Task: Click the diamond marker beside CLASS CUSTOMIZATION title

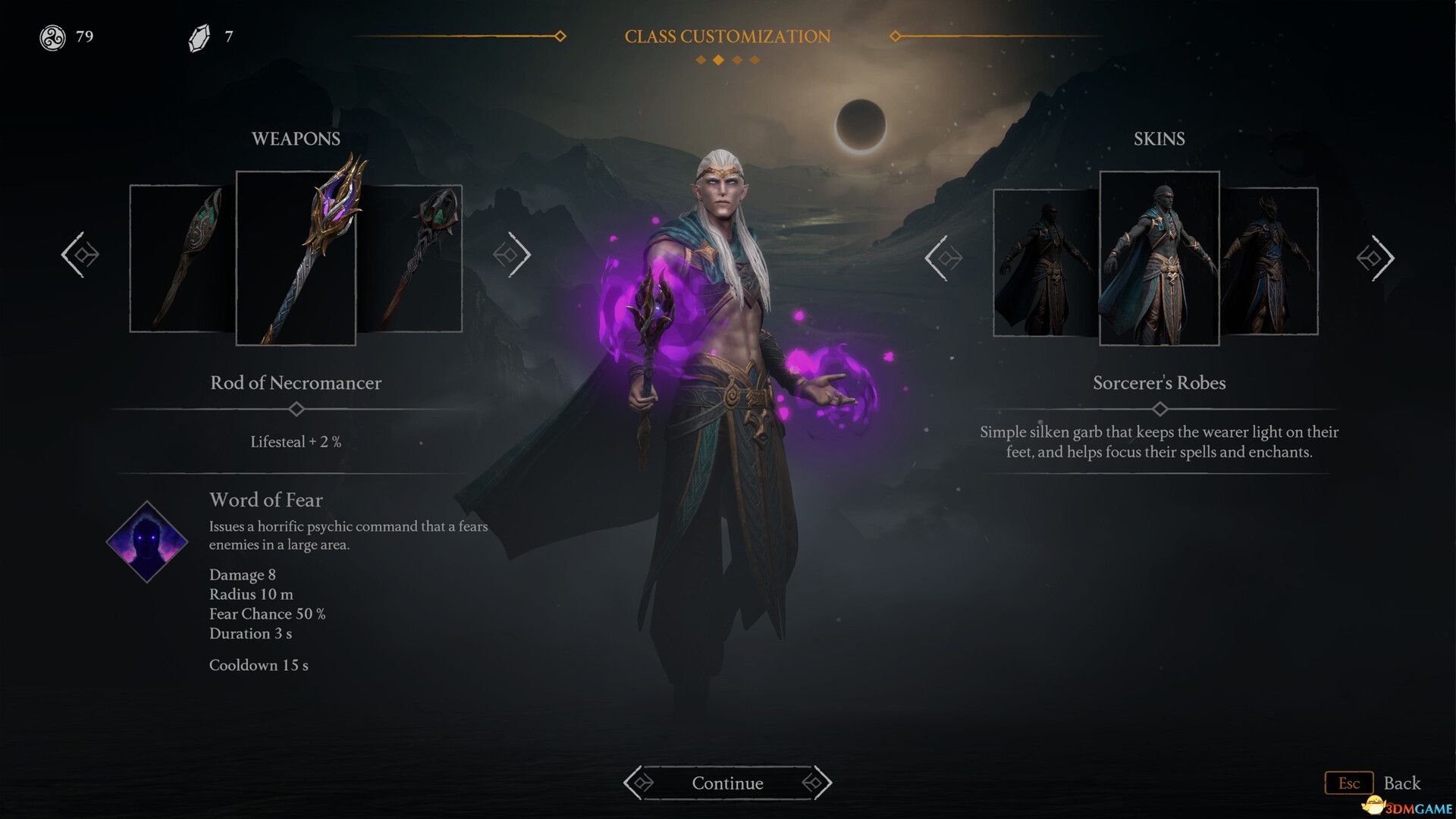Action: coord(561,35)
